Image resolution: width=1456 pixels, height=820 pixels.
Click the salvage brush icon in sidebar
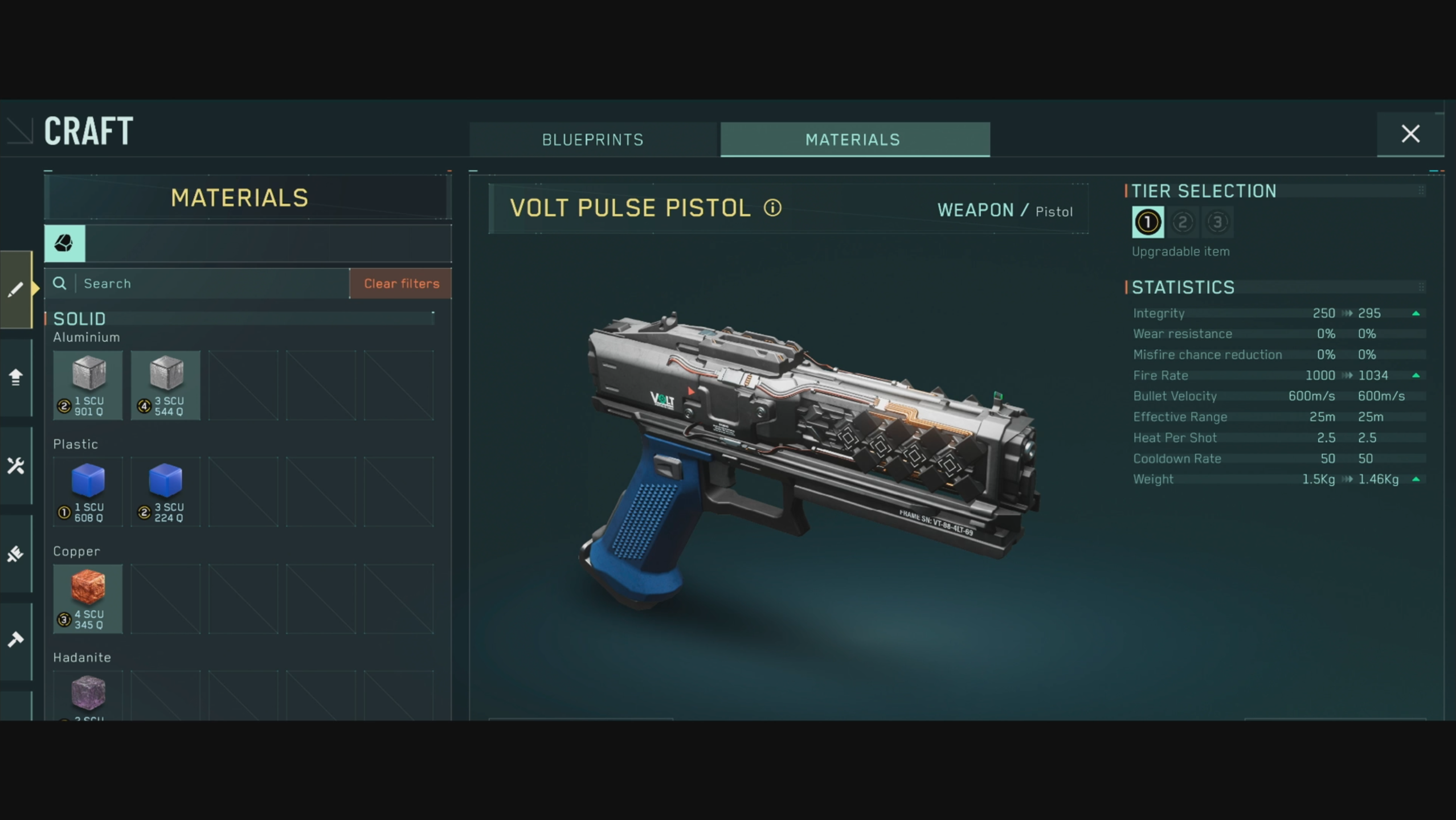[x=16, y=554]
